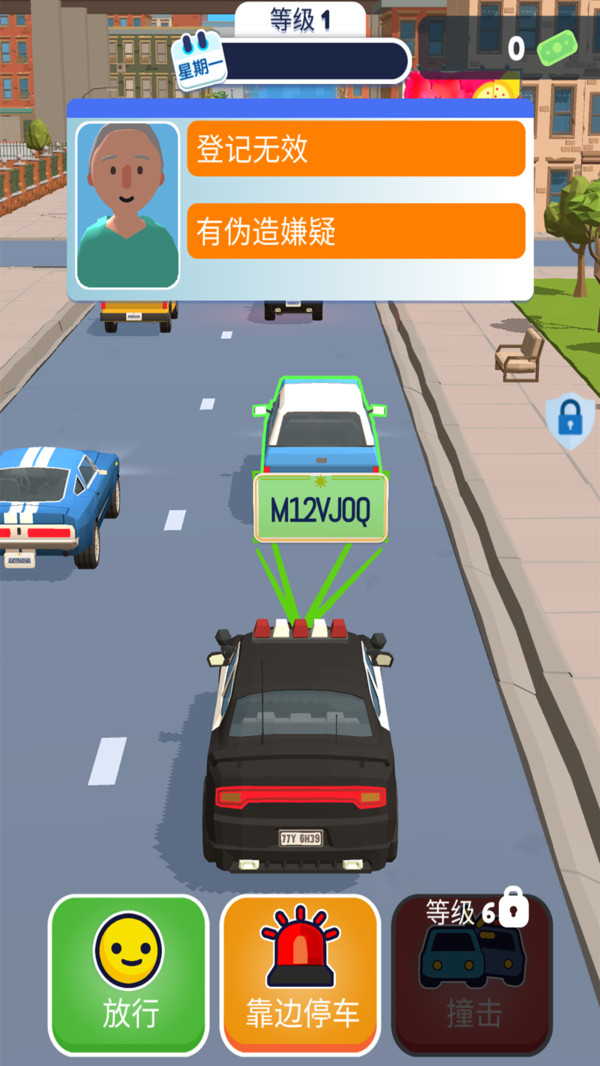Screen dimensions: 600x1066
Task: Open the driver portrait in the info panel
Action: pyautogui.click(x=127, y=205)
